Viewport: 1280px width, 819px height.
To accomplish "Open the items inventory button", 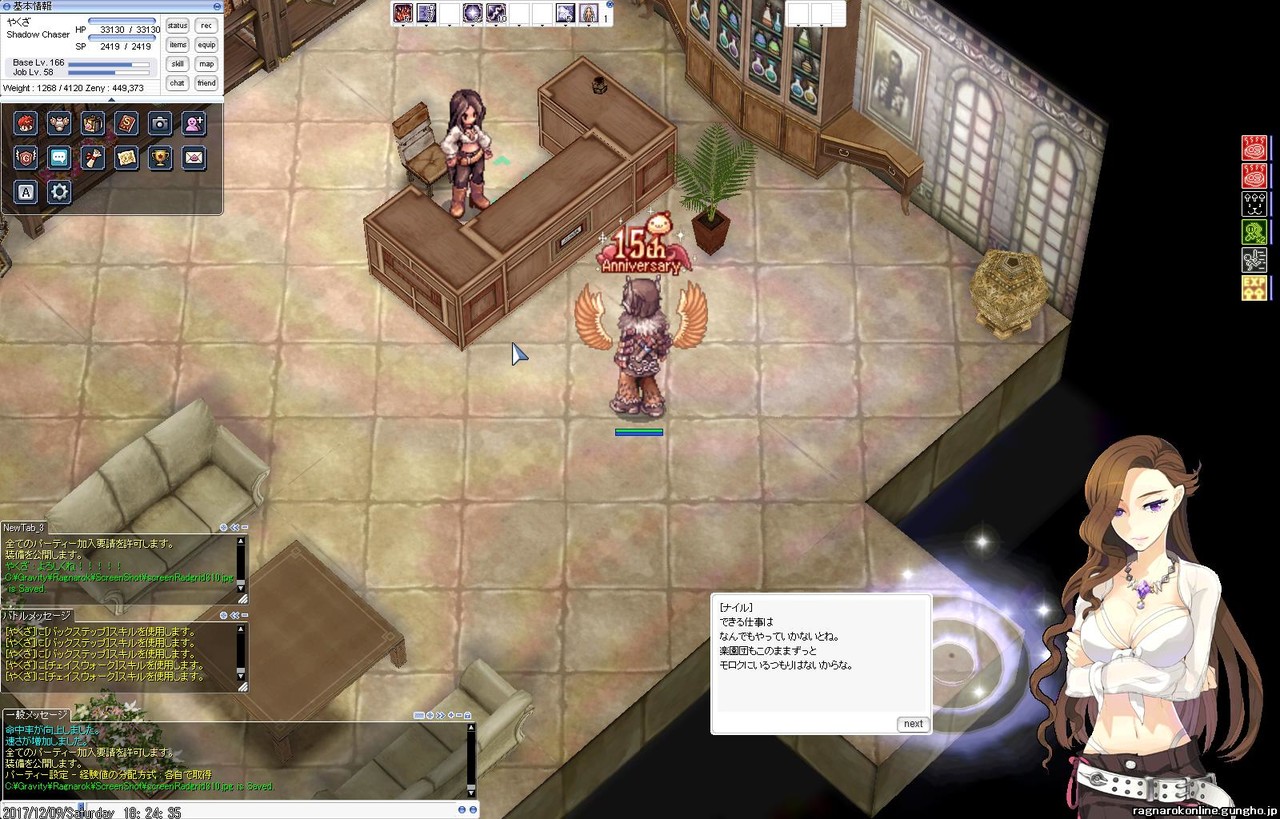I will [177, 45].
